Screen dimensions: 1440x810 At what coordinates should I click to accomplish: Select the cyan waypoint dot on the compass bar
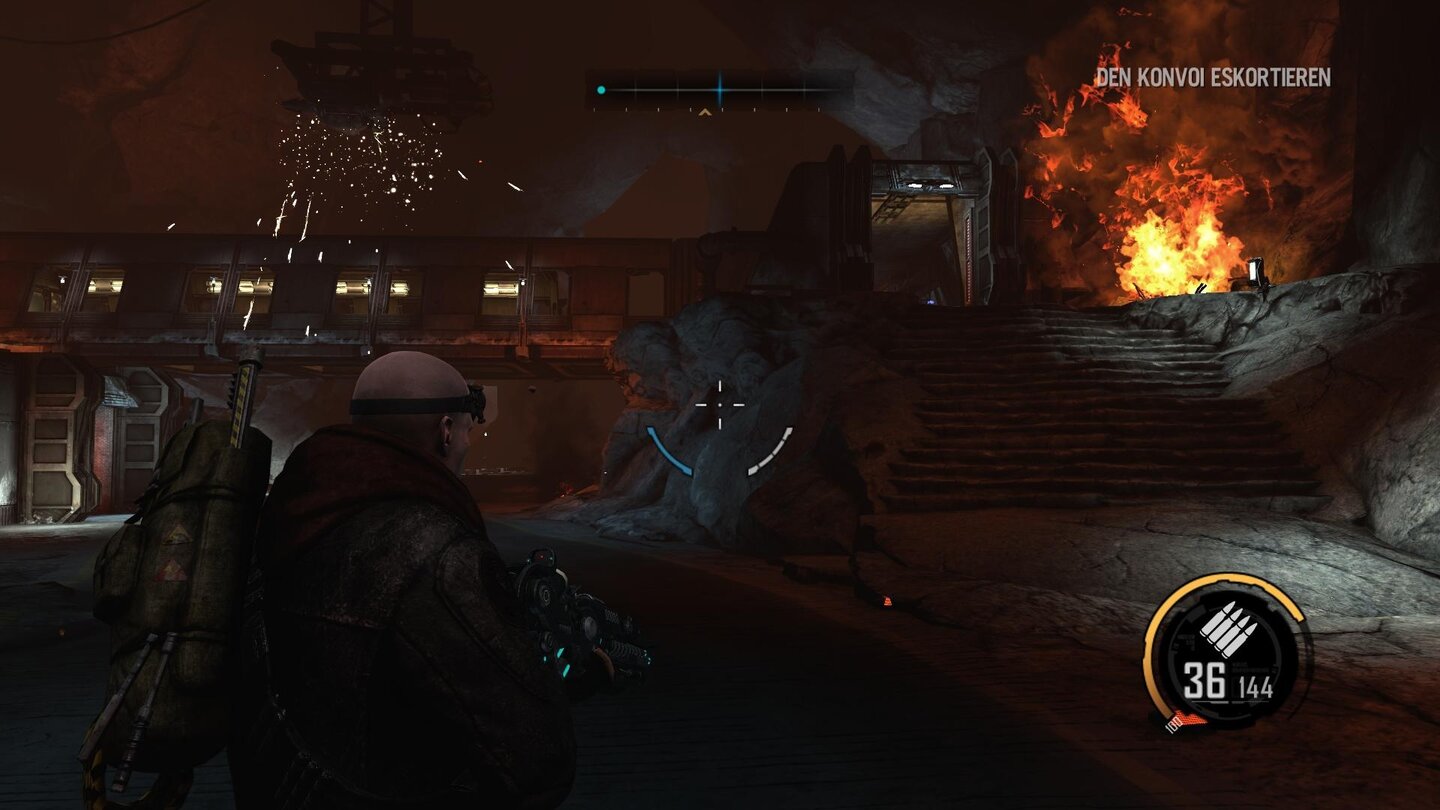[x=601, y=90]
